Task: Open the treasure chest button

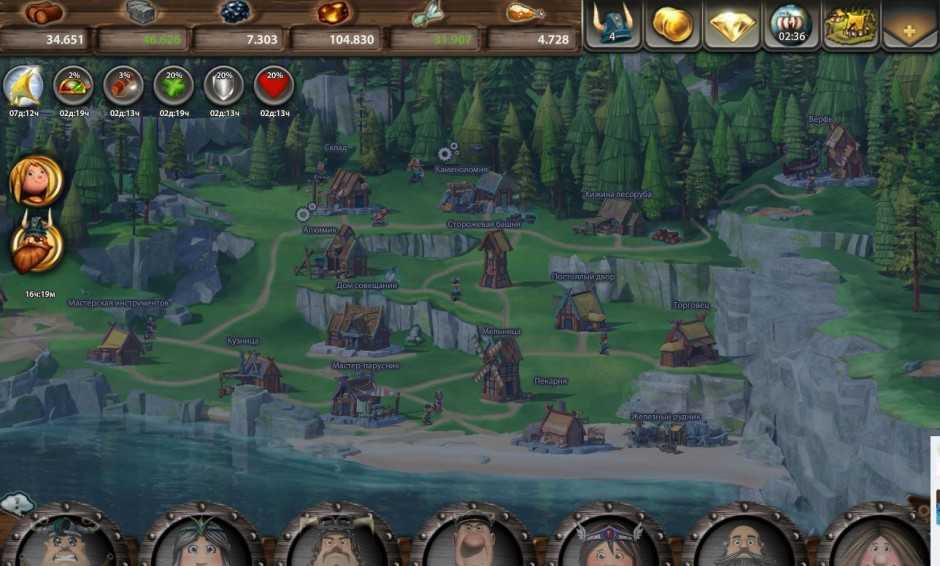Action: [851, 24]
